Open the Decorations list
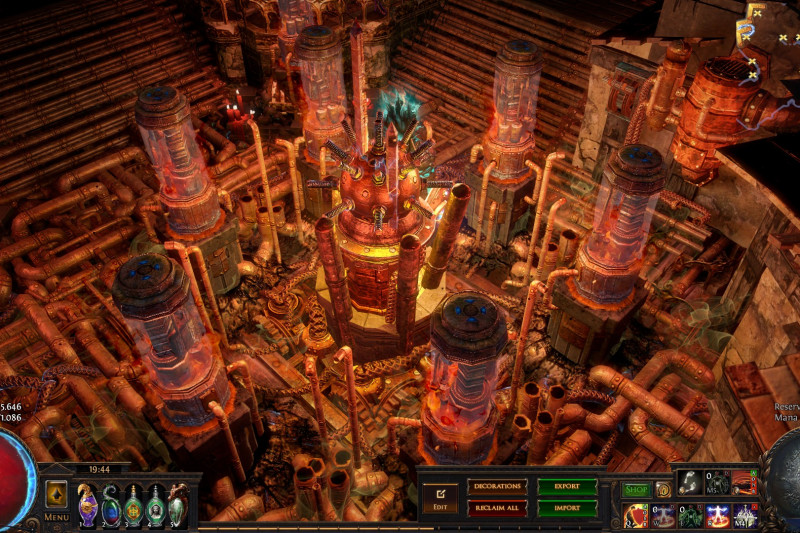The image size is (800, 533). [497, 487]
